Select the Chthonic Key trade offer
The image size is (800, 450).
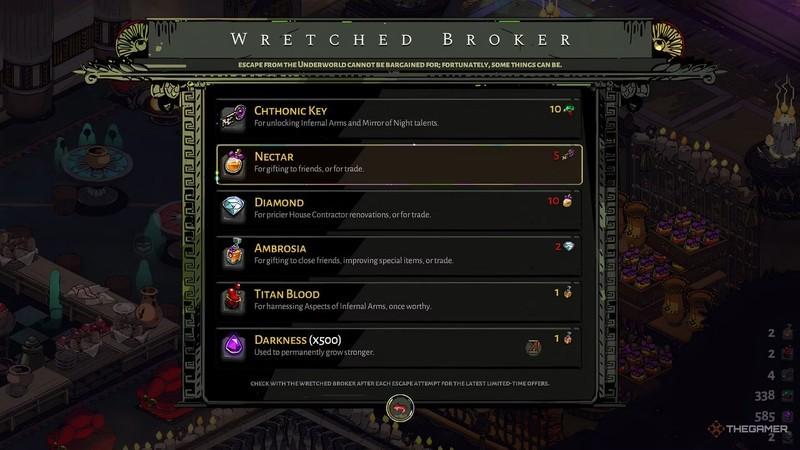point(398,116)
